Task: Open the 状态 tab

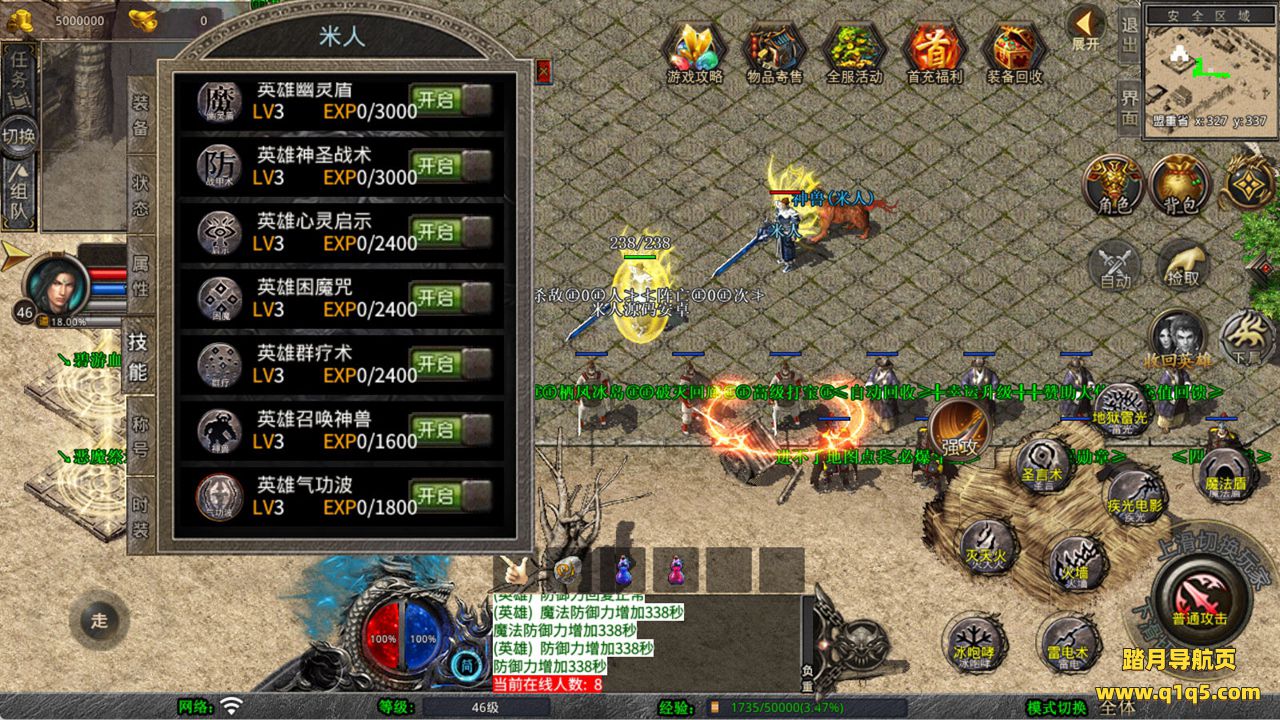Action: (x=141, y=195)
